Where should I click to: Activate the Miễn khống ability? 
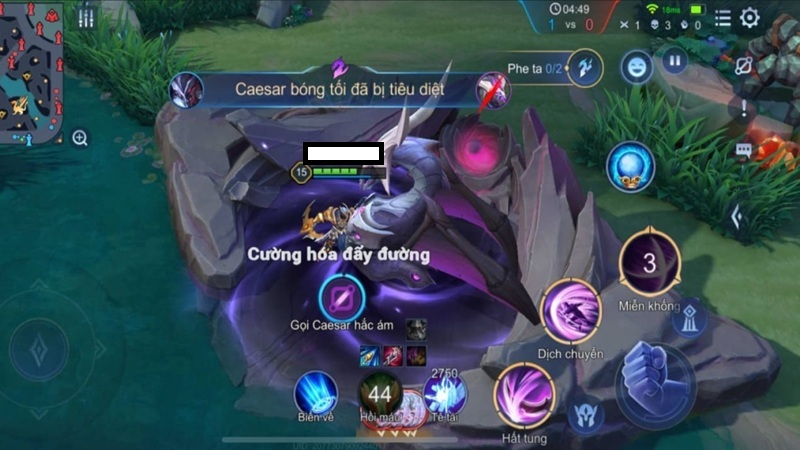tap(649, 265)
